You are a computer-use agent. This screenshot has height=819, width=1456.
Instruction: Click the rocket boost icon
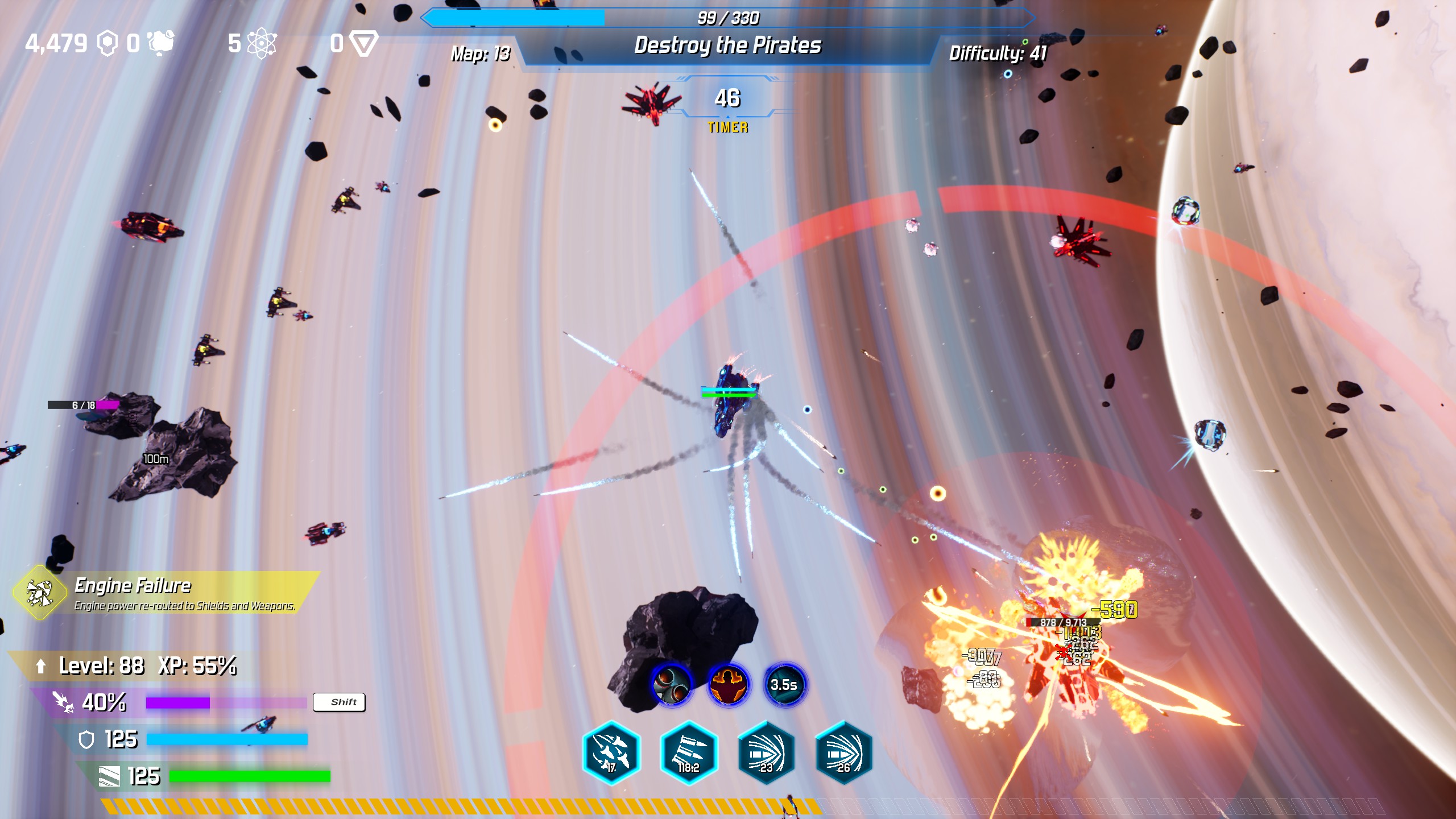pyautogui.click(x=63, y=702)
